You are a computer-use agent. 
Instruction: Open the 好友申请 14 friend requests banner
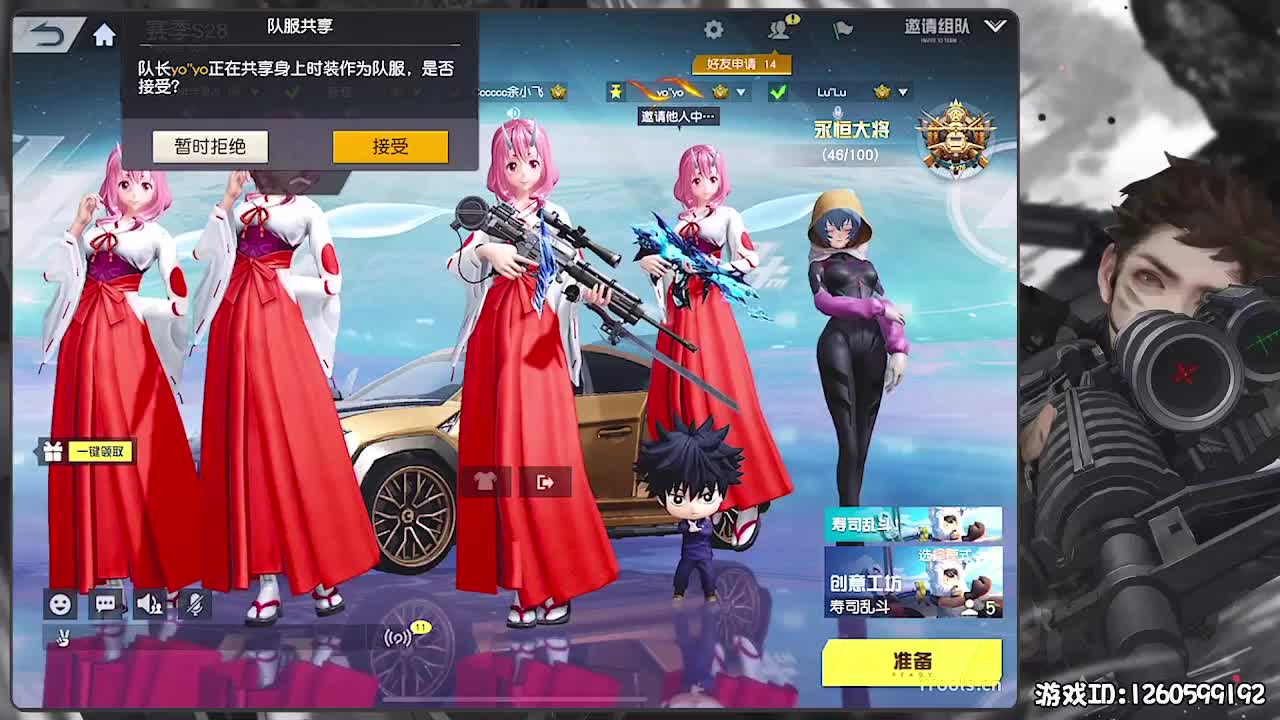click(740, 63)
